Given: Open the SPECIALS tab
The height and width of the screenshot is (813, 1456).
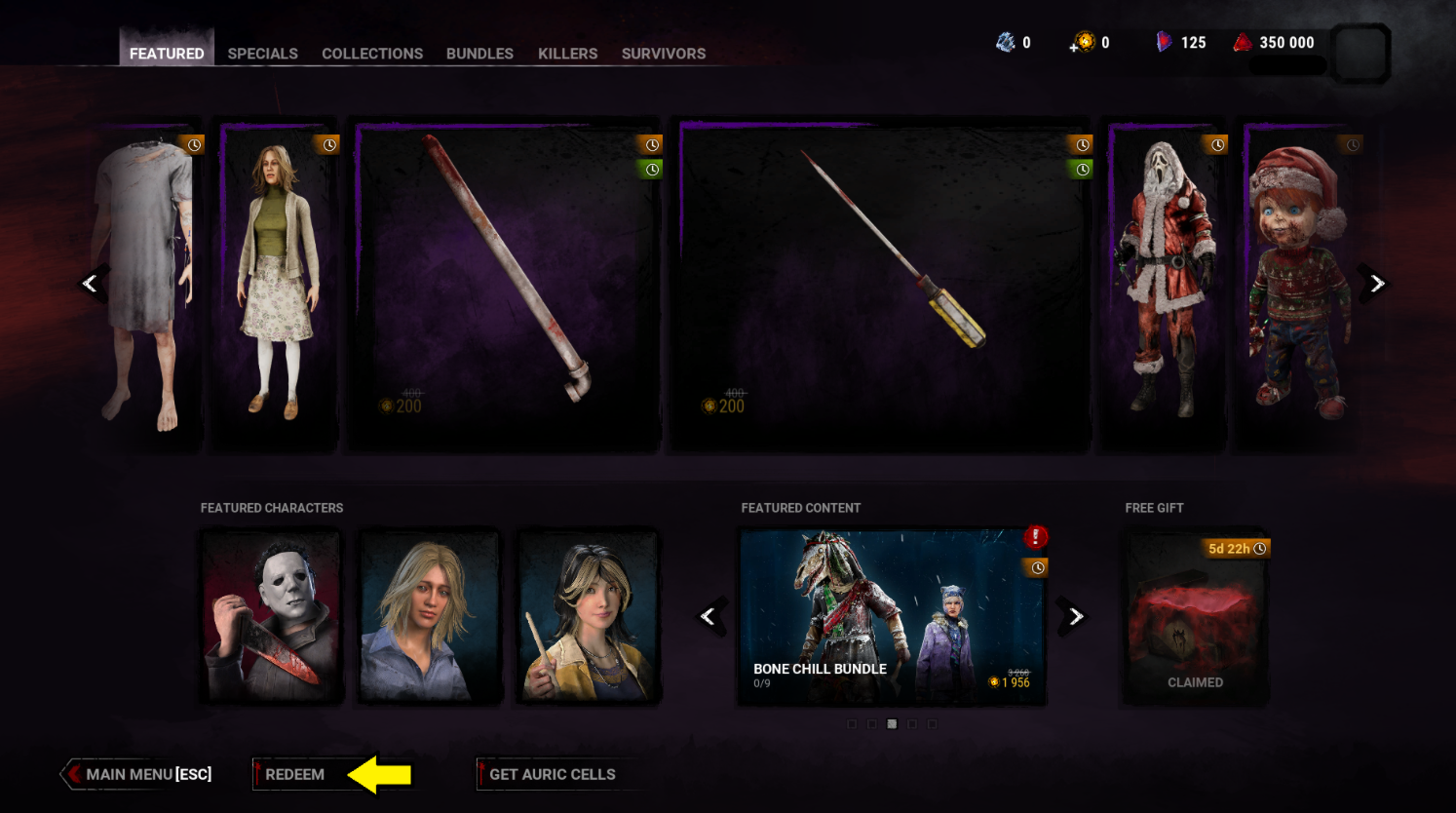Looking at the screenshot, I should point(262,54).
